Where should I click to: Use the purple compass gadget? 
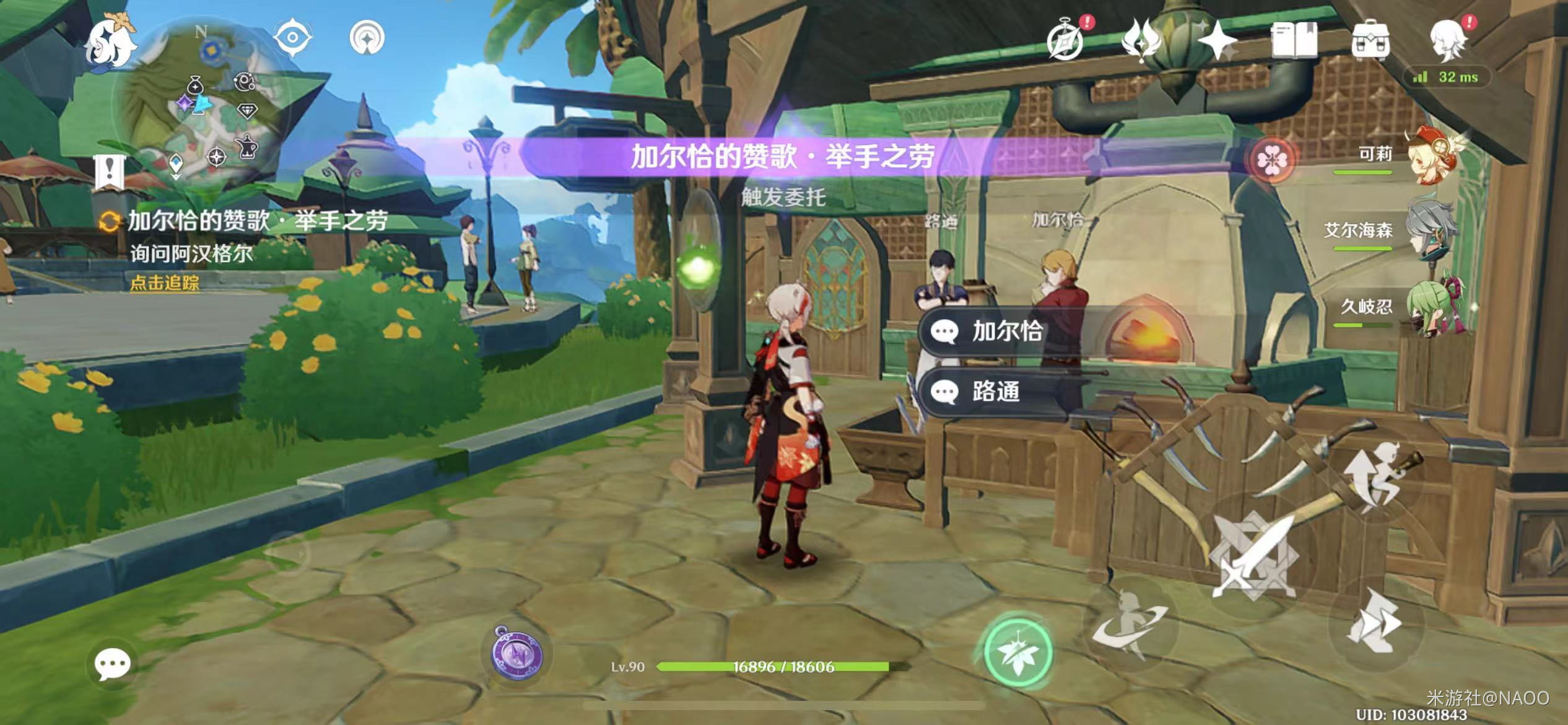click(517, 654)
